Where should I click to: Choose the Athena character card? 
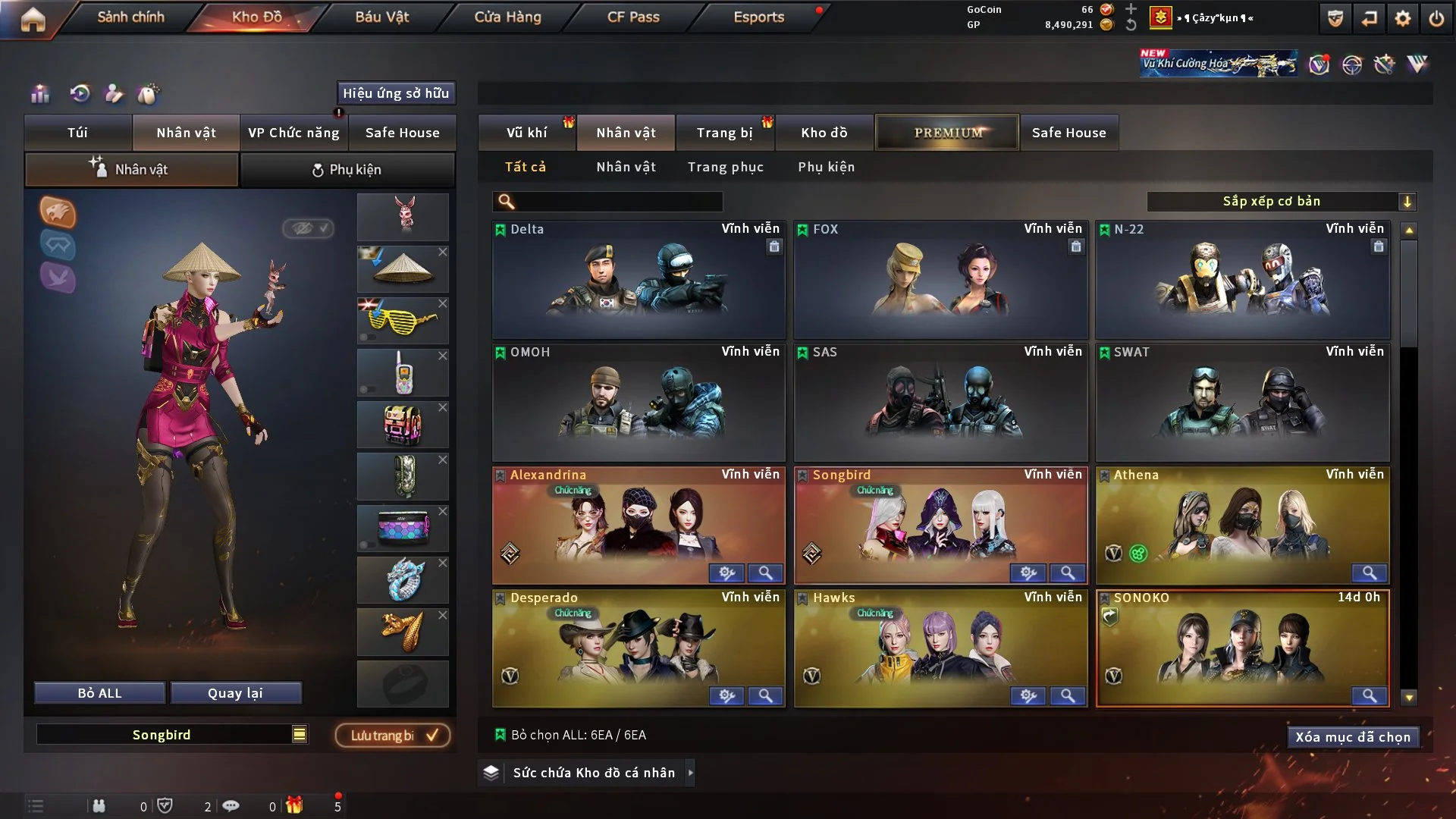pos(1242,523)
